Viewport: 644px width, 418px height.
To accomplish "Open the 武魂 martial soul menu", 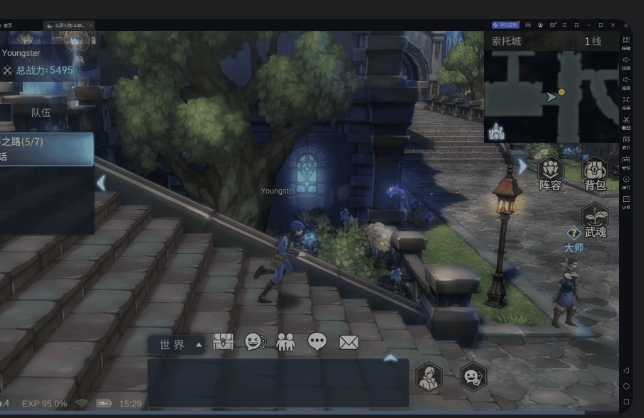I will coord(595,219).
